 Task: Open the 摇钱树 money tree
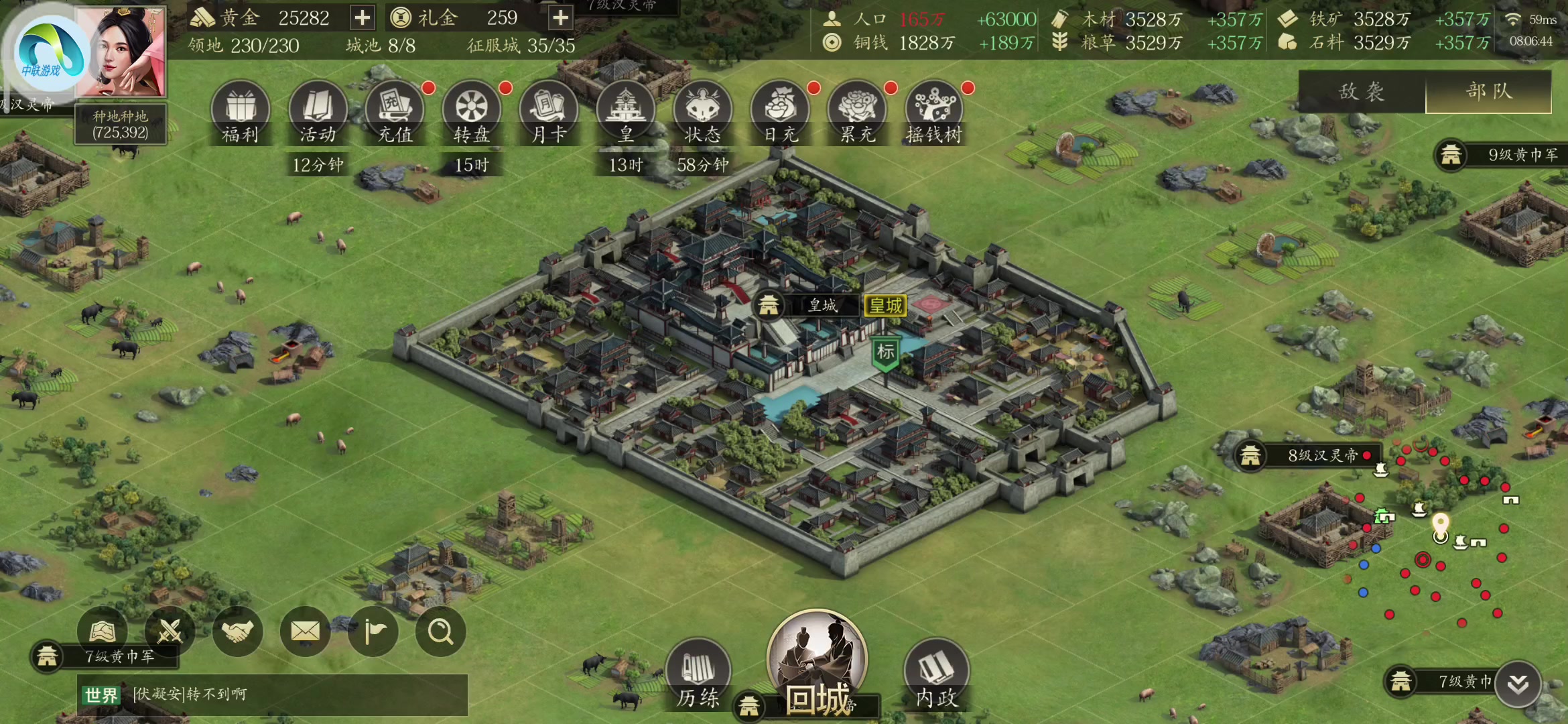tap(934, 112)
